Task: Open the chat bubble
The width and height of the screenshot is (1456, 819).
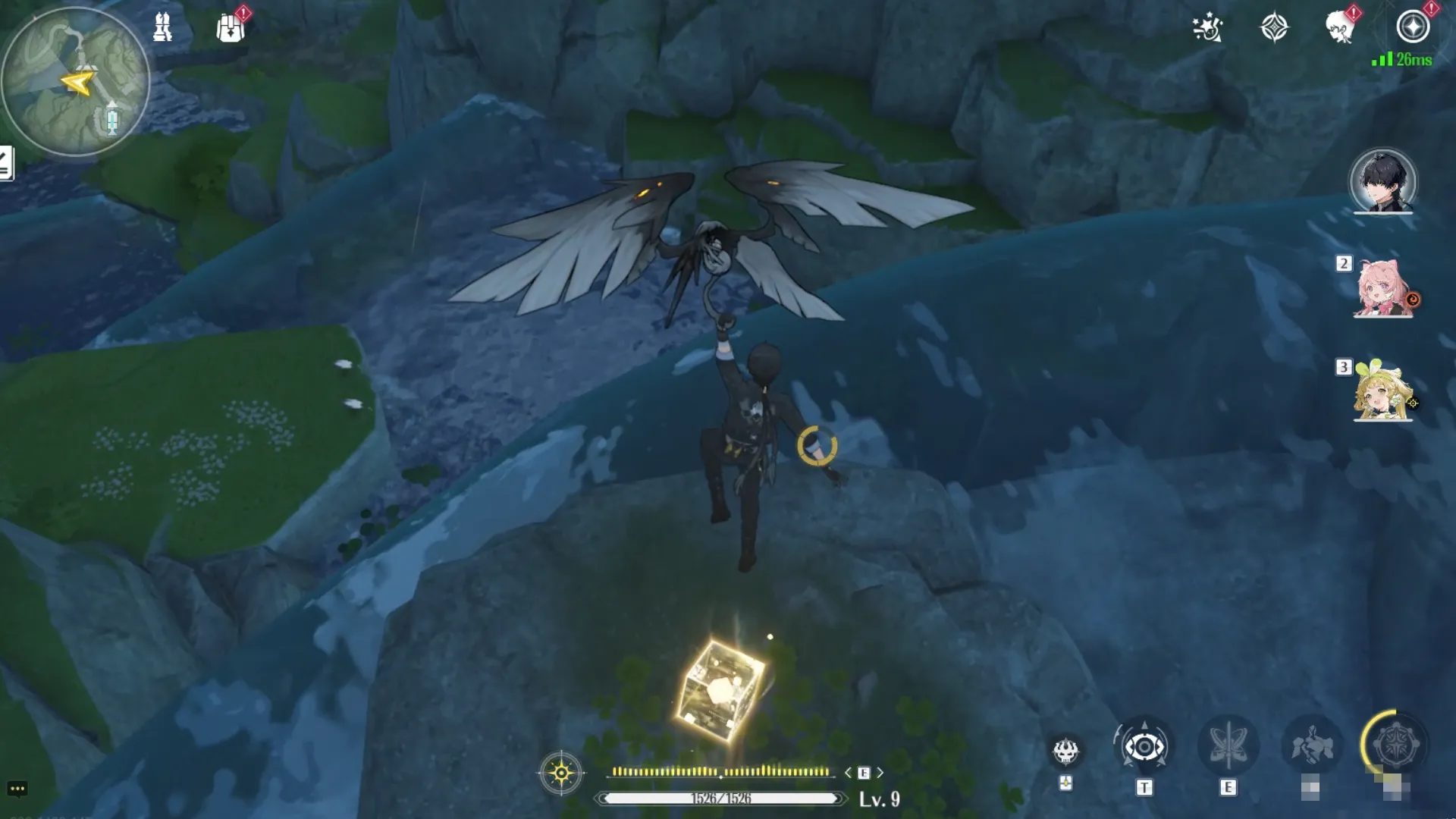Action: 17,789
